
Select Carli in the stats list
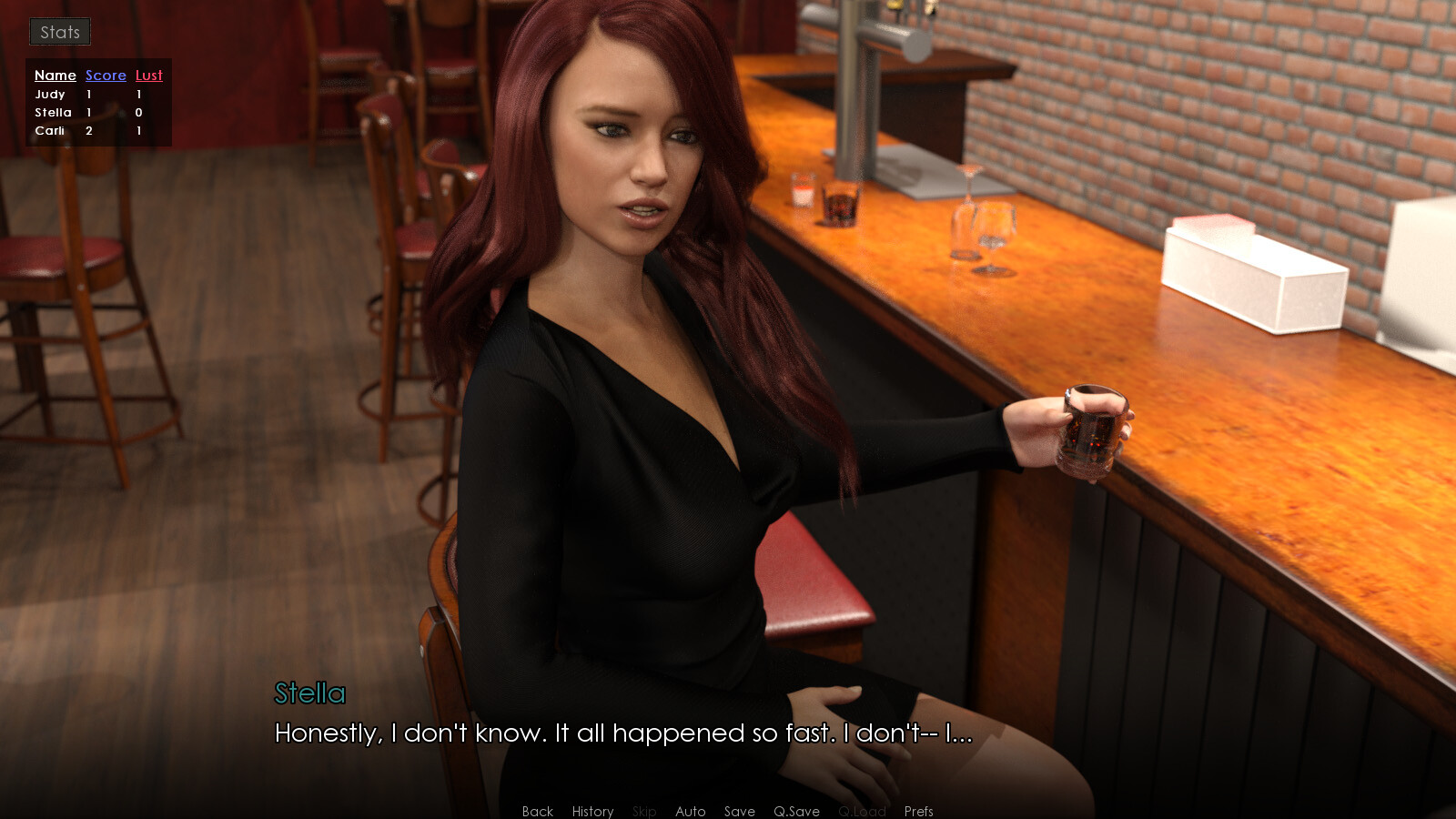coord(50,130)
